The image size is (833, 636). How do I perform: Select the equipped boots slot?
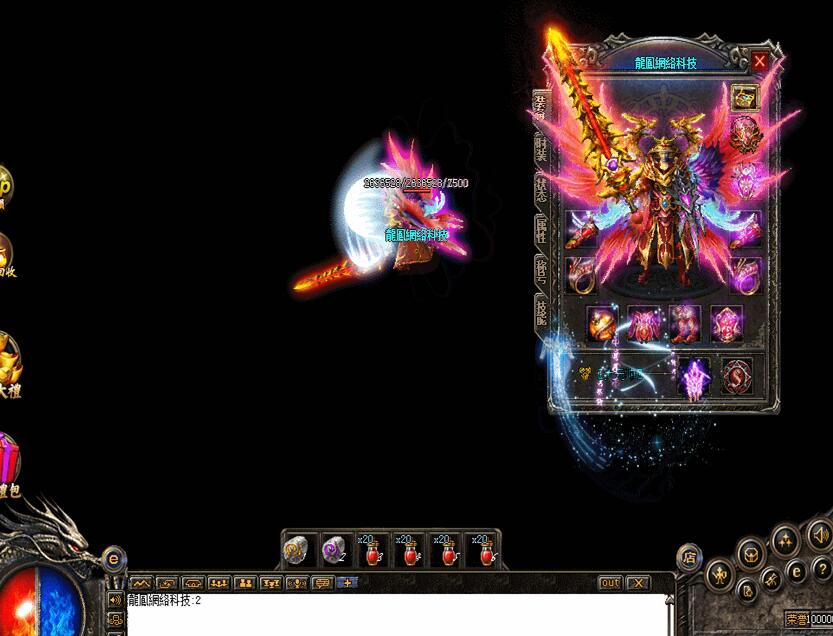684,324
